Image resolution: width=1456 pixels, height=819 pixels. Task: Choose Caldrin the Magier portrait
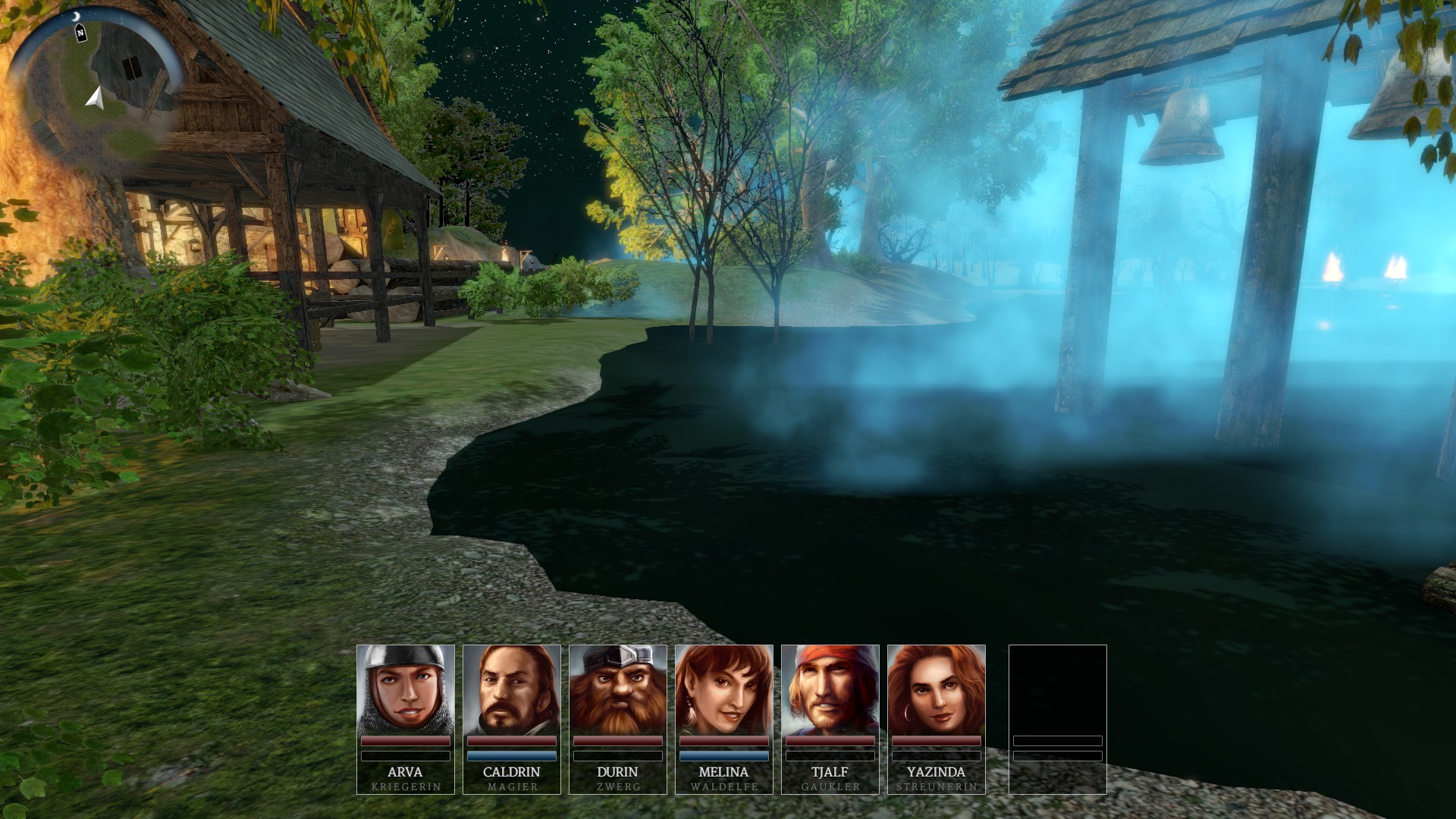(512, 690)
